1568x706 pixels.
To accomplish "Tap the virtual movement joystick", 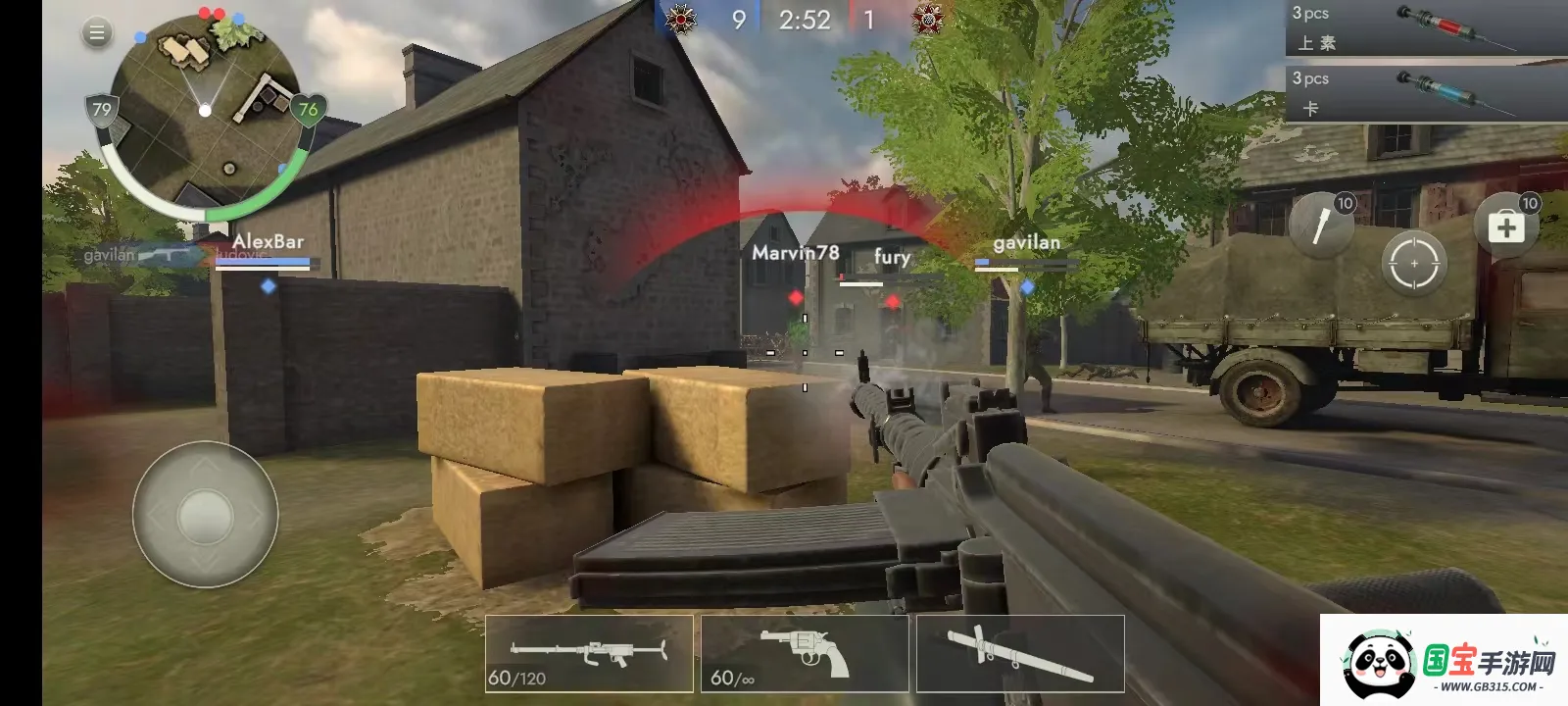I will pyautogui.click(x=205, y=514).
